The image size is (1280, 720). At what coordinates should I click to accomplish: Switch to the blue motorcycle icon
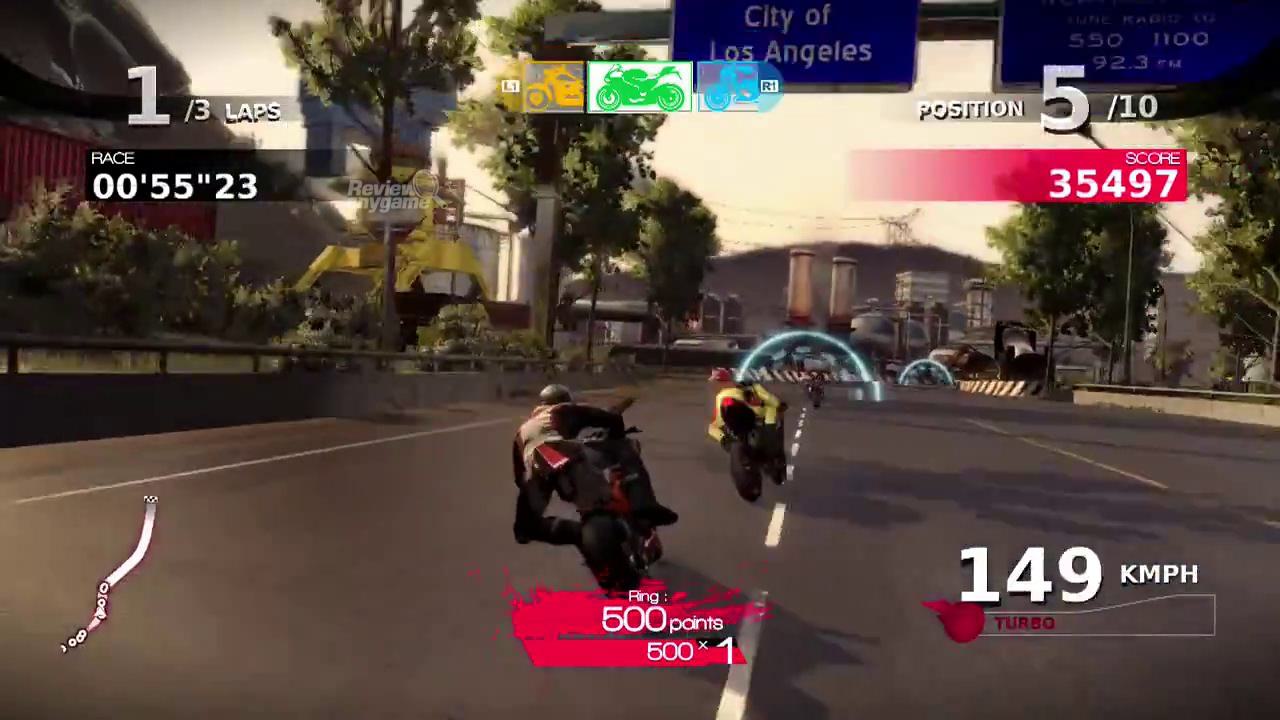coord(731,88)
